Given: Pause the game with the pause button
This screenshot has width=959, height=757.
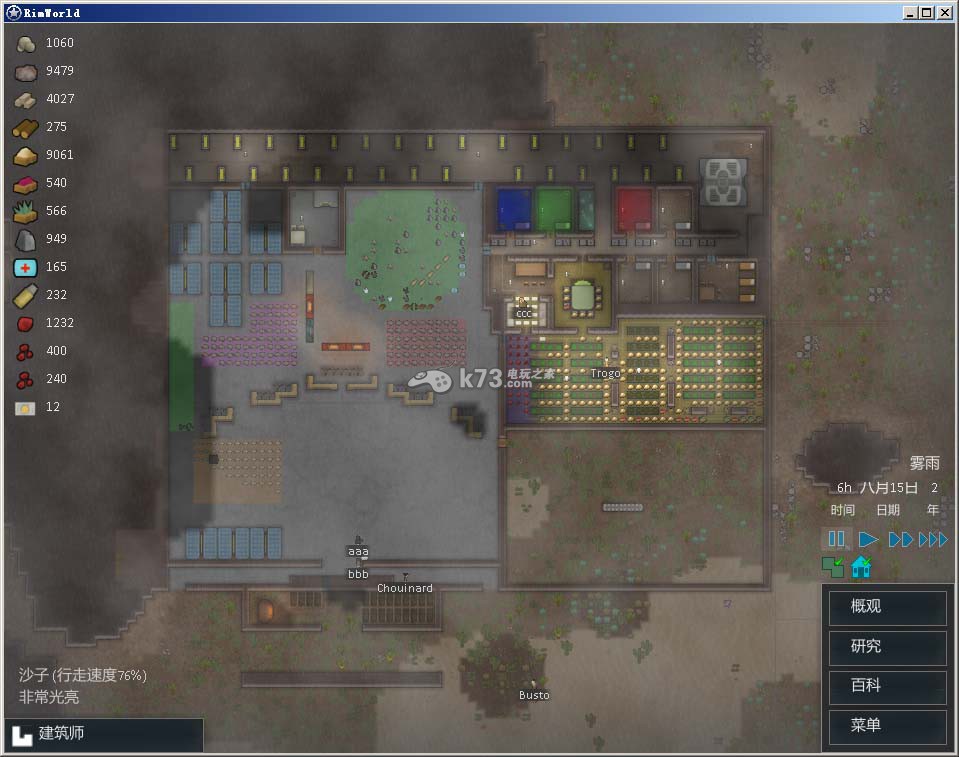Looking at the screenshot, I should (837, 539).
